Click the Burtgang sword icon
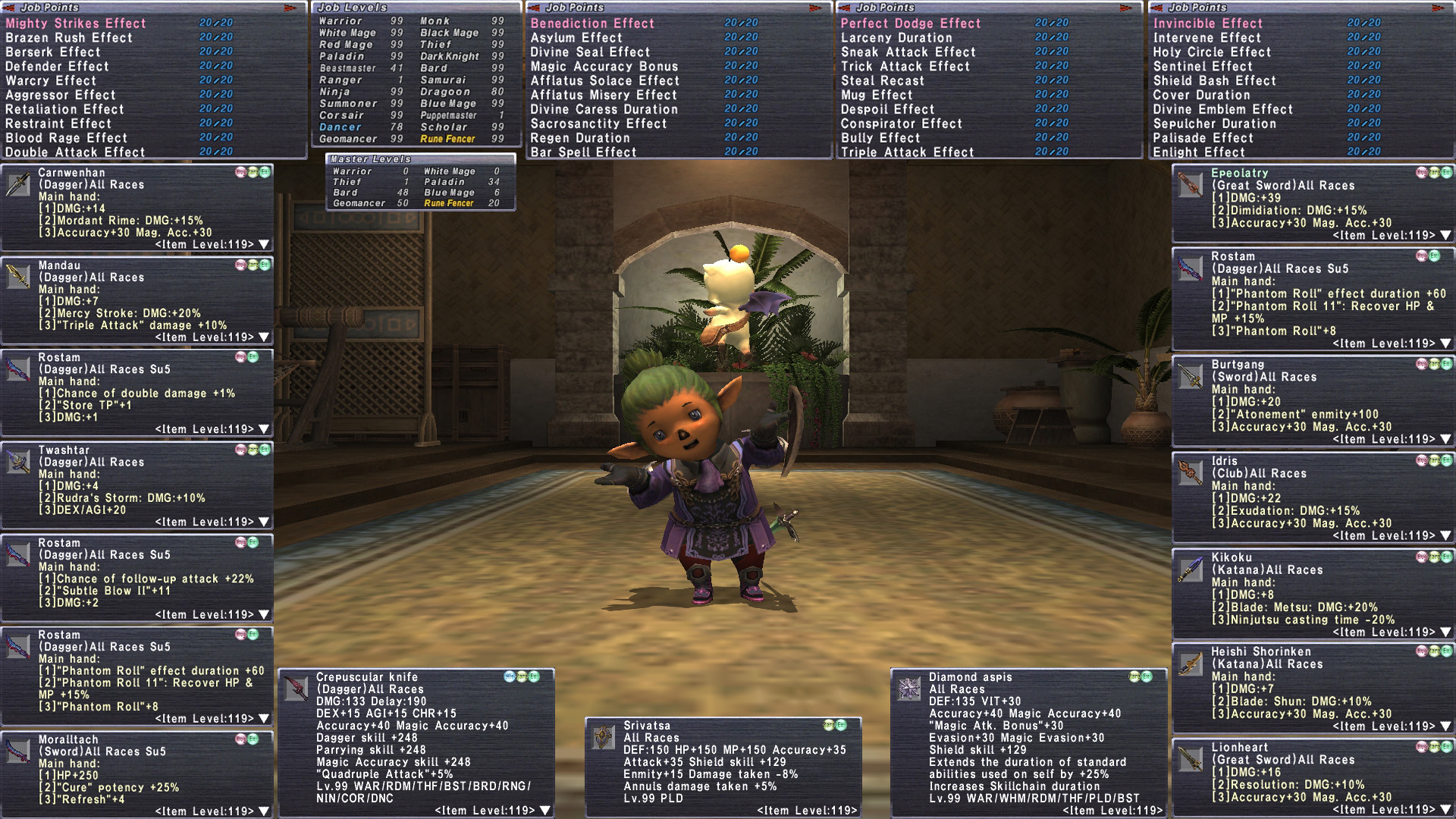Screen dimensions: 1456x819 click(1191, 376)
